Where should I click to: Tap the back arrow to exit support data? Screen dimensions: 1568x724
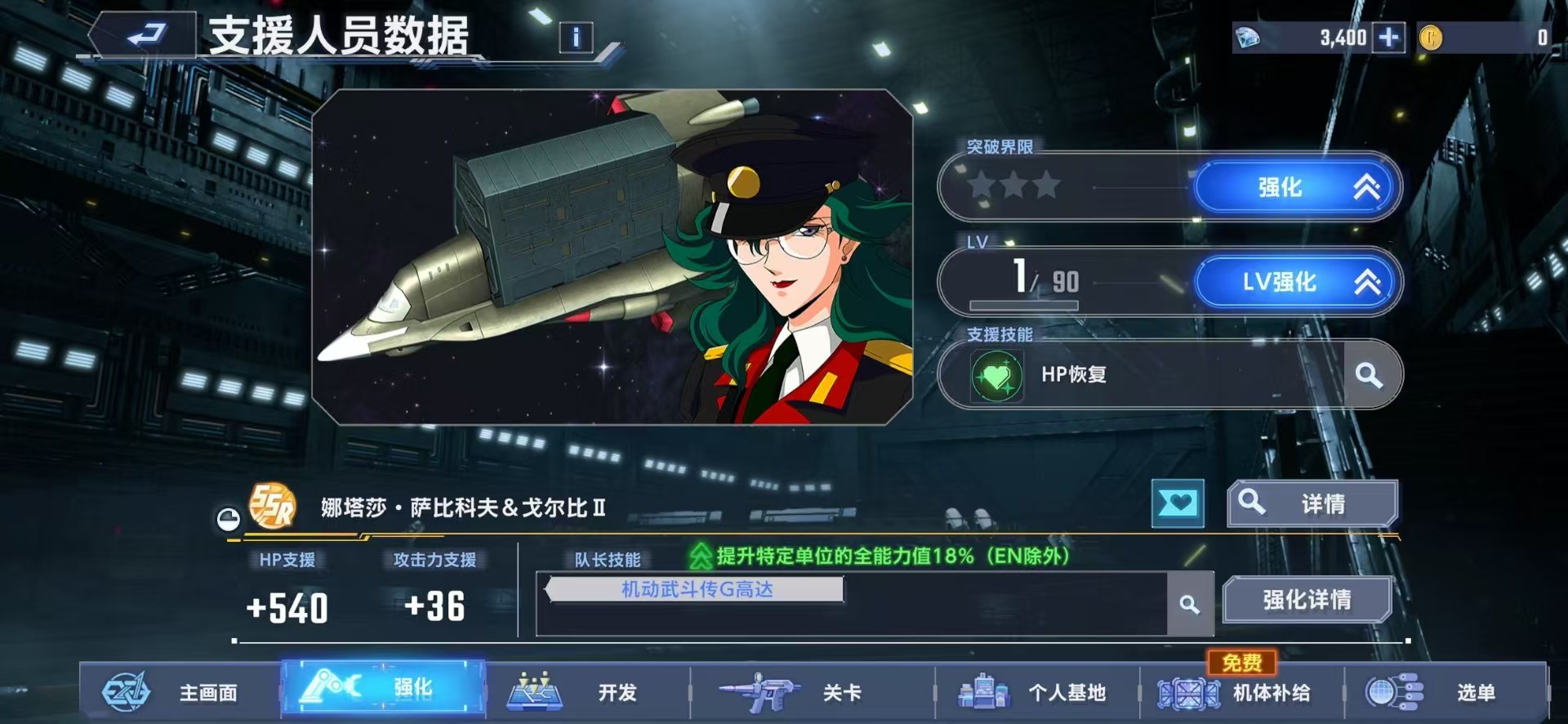point(149,34)
